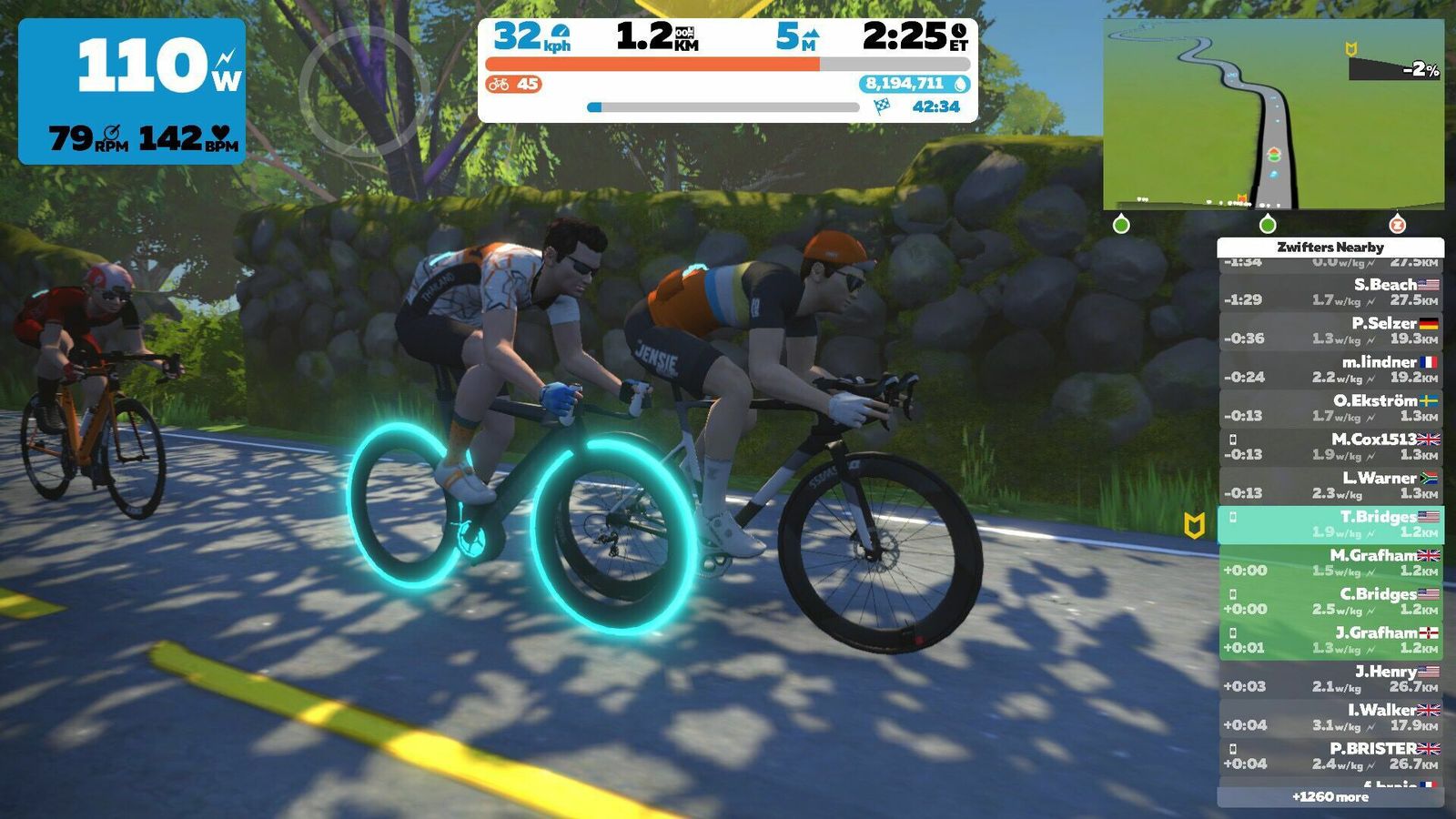Select P.Selzer rider row
Screen dimensions: 1456x819
pos(1330,330)
